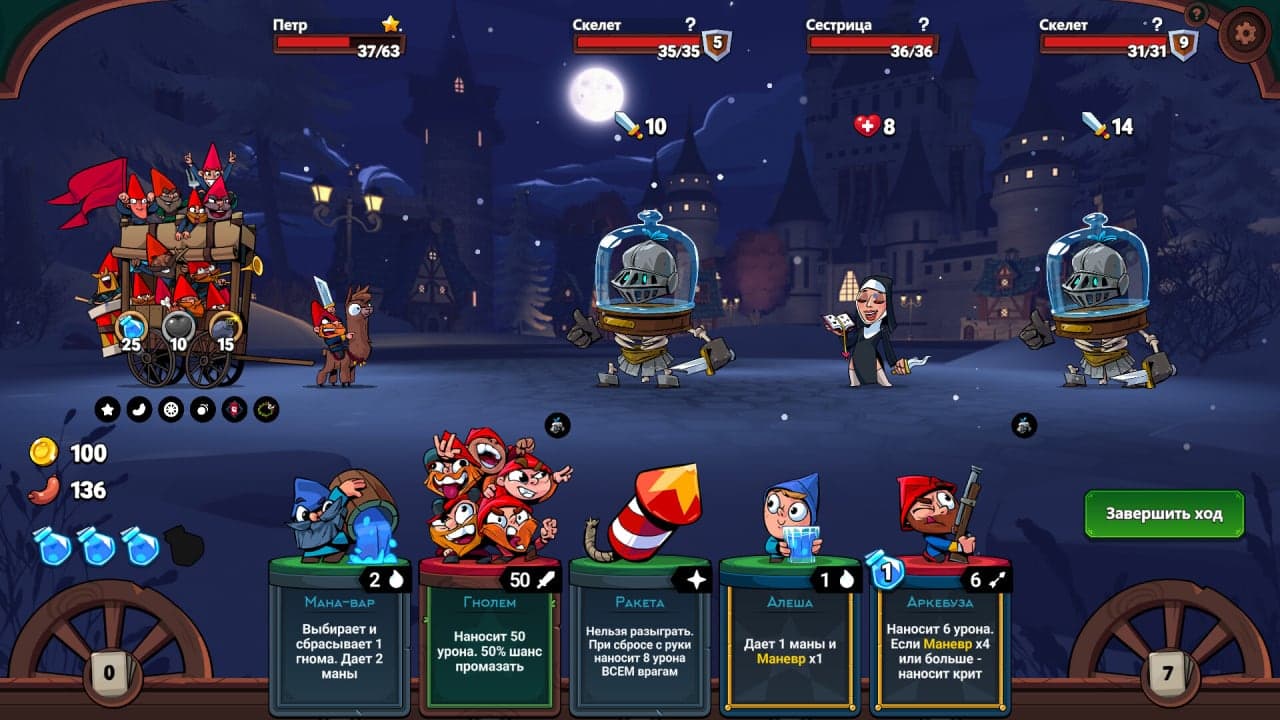
Task: Open the settings gear menu
Action: pyautogui.click(x=1244, y=34)
